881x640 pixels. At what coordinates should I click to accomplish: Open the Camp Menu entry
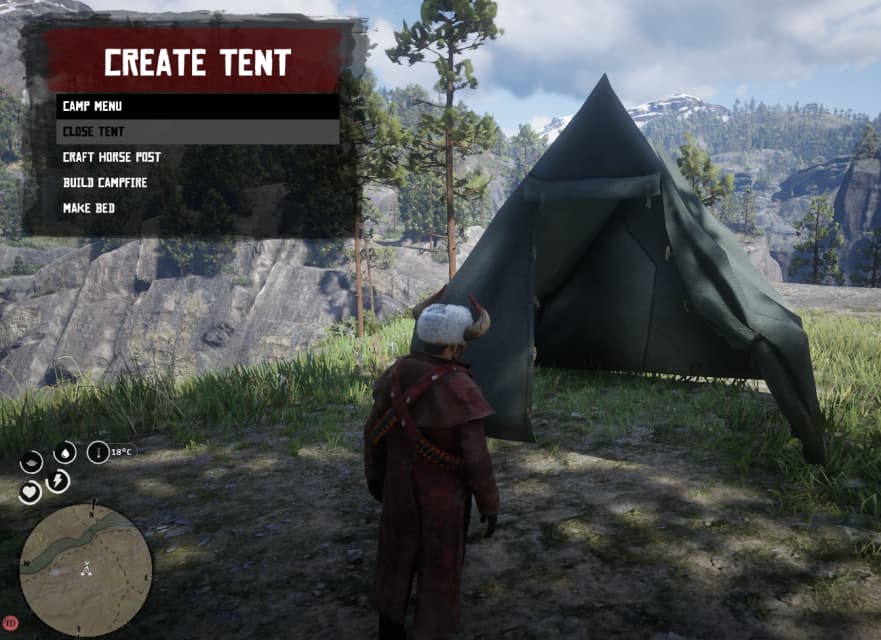pyautogui.click(x=197, y=106)
